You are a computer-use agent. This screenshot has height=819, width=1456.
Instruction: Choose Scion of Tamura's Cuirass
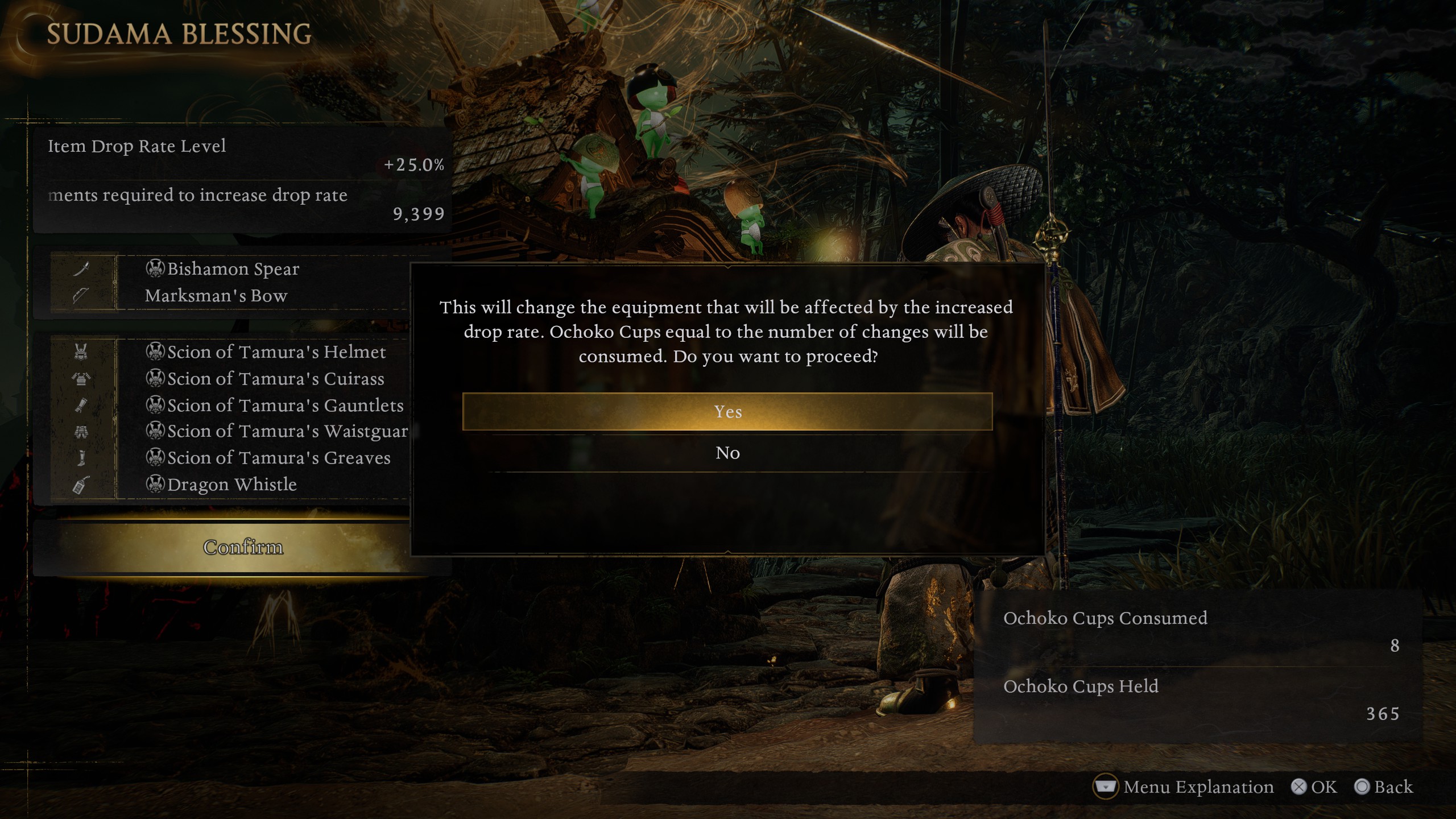pyautogui.click(x=276, y=379)
